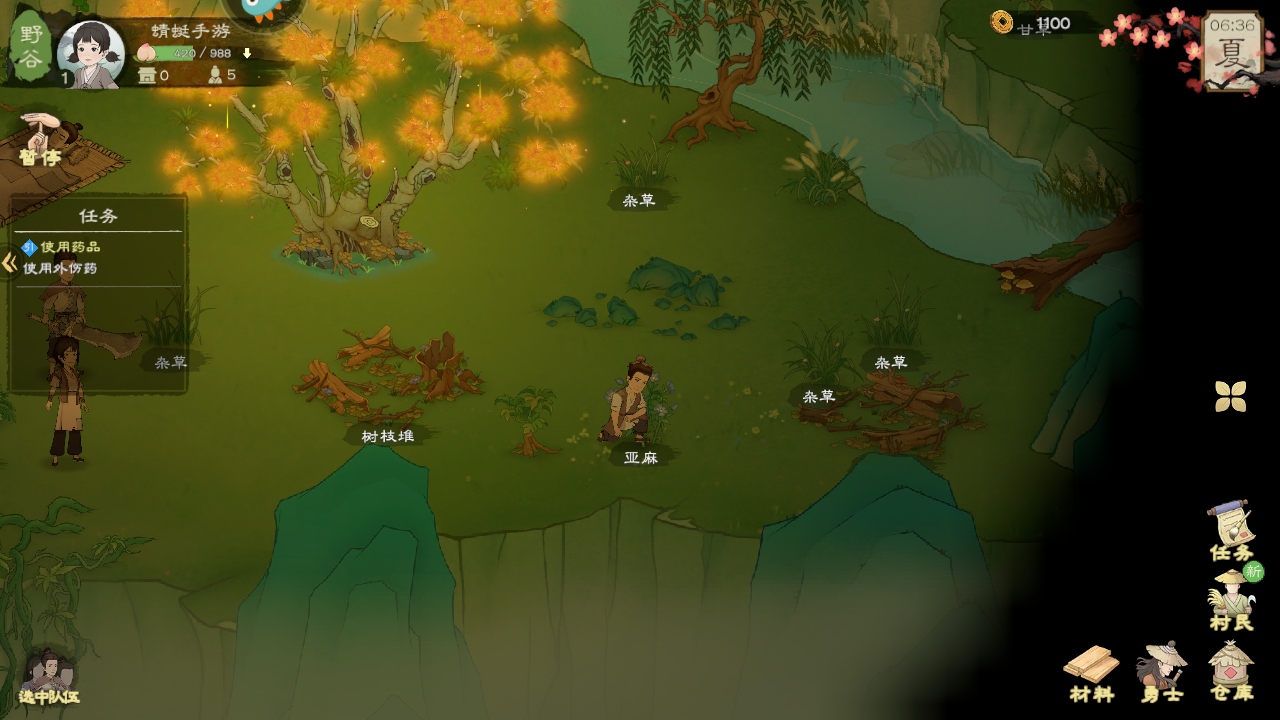Open the 任务 scroll menu button
This screenshot has height=720, width=1280.
pos(1231,531)
